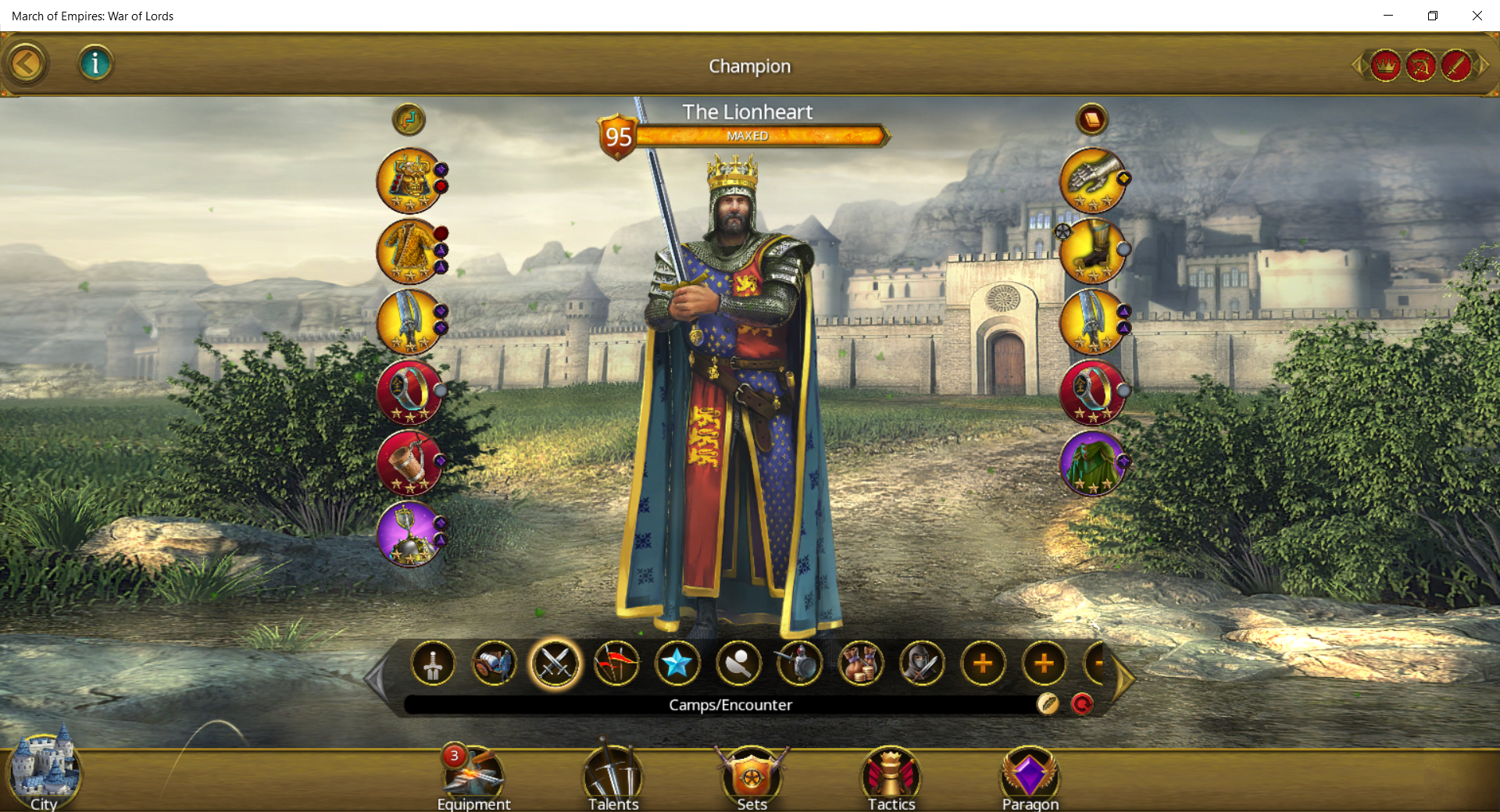The image size is (1500, 812).
Task: Open the book icon above gauntlet
Action: (1091, 119)
